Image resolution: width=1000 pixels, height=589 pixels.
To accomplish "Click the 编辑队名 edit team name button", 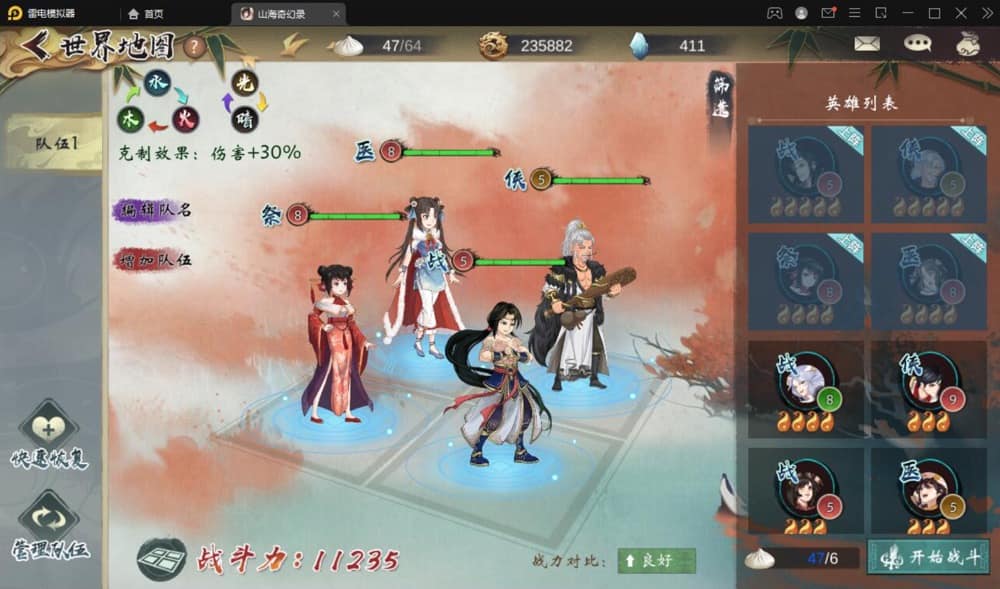I will 154,210.
